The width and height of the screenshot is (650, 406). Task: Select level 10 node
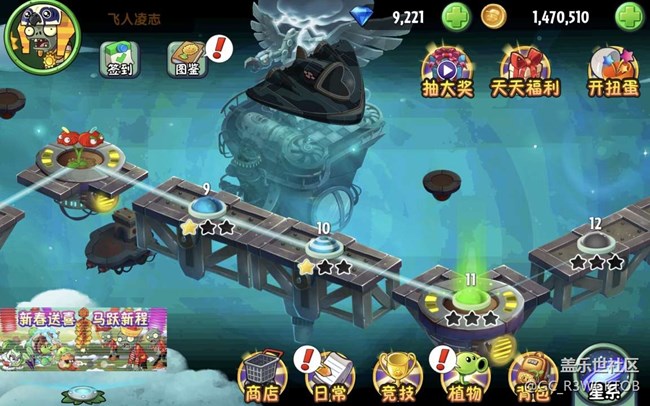point(323,246)
